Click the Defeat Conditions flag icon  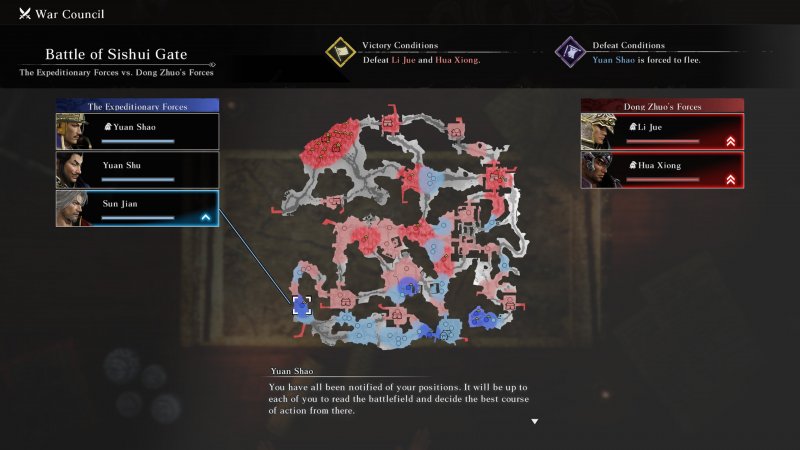(571, 52)
